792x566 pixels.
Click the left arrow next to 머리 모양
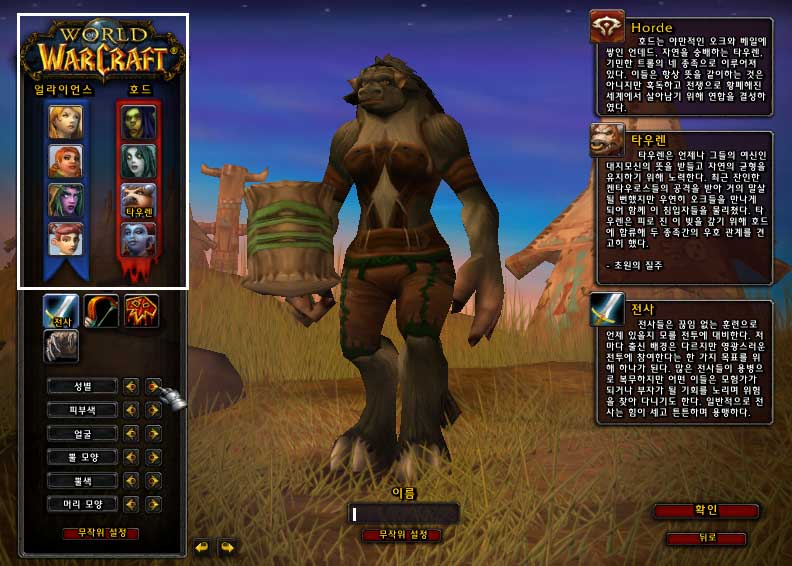(131, 504)
